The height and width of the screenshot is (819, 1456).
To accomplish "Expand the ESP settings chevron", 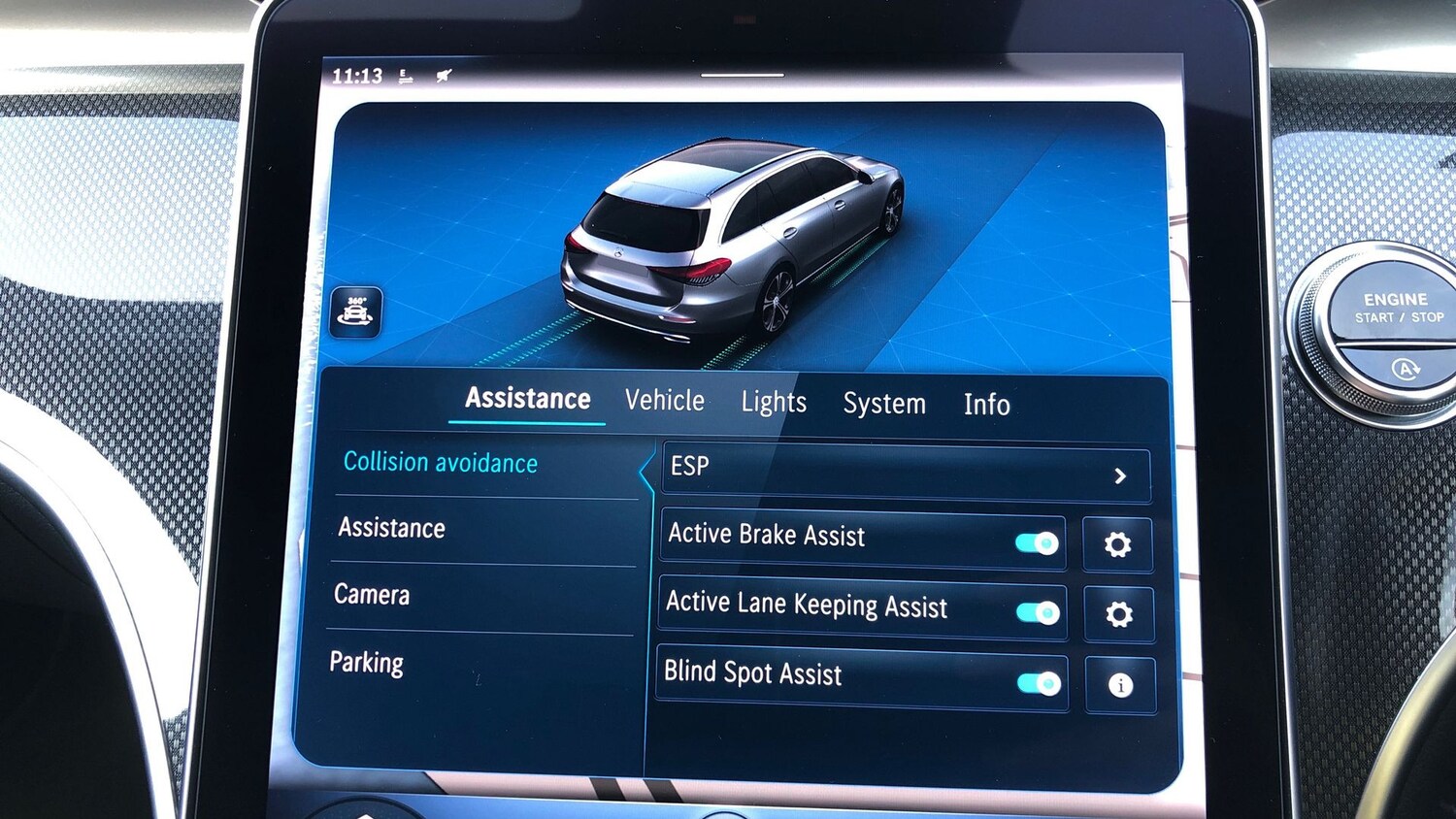I will [1121, 475].
